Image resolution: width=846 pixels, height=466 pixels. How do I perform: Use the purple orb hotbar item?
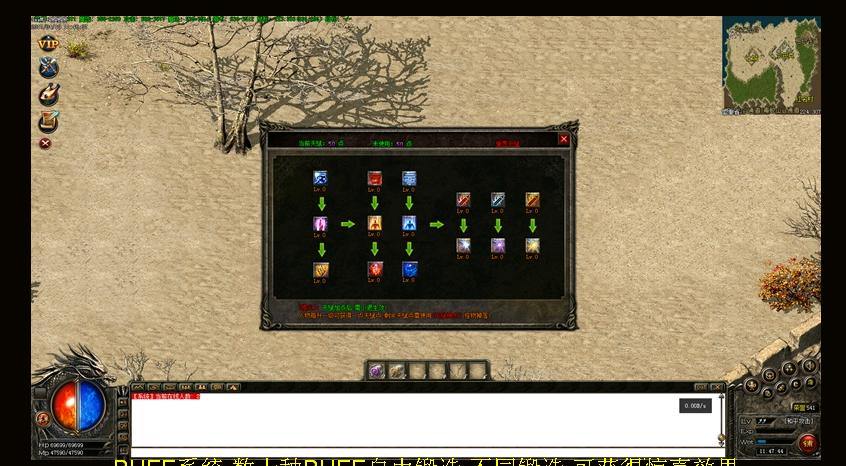[377, 371]
